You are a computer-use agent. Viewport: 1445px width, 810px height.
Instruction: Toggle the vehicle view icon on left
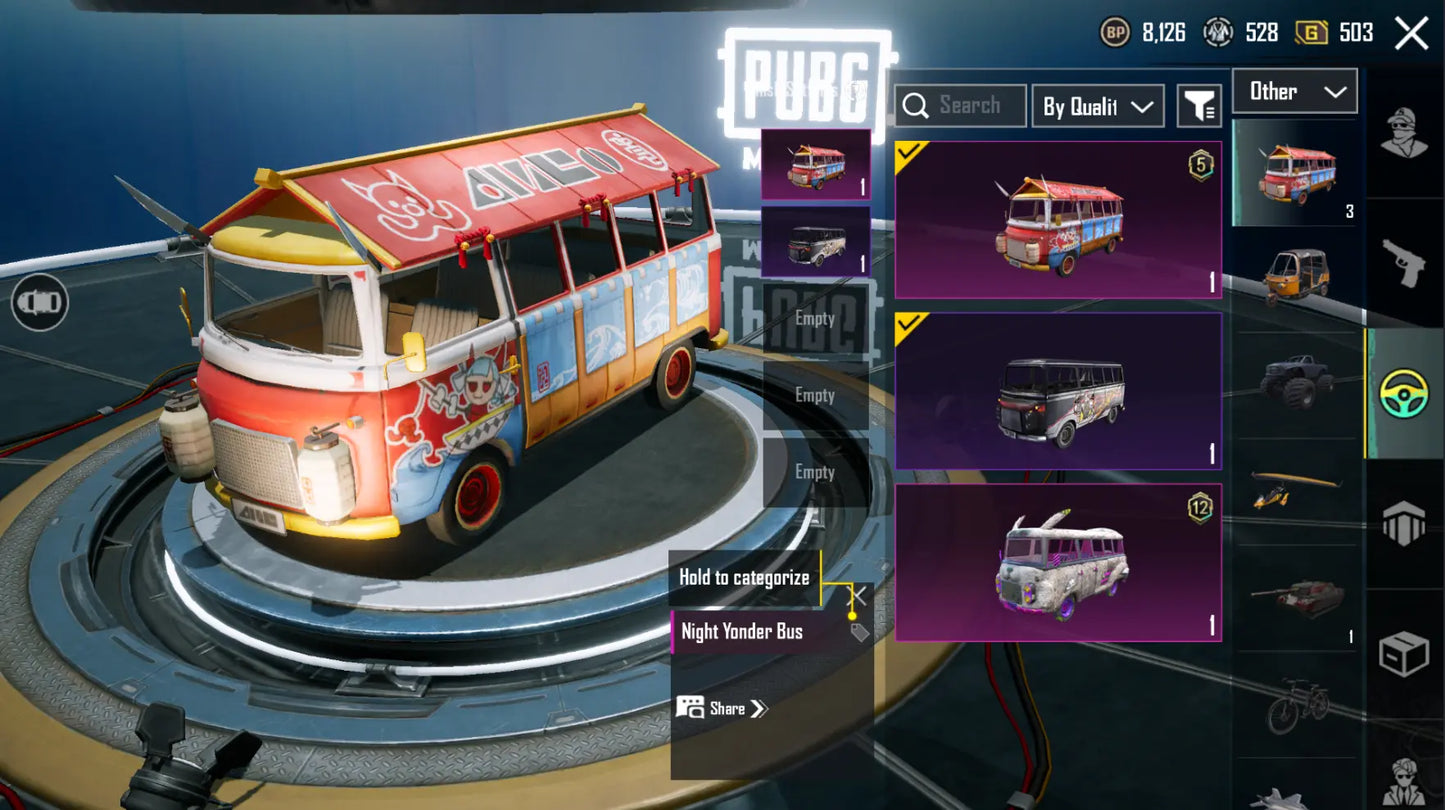coord(40,302)
